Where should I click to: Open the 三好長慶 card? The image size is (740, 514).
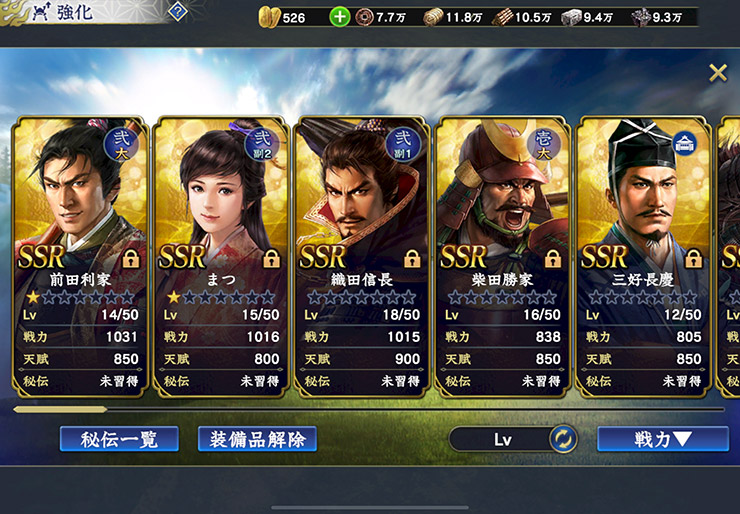[642, 255]
